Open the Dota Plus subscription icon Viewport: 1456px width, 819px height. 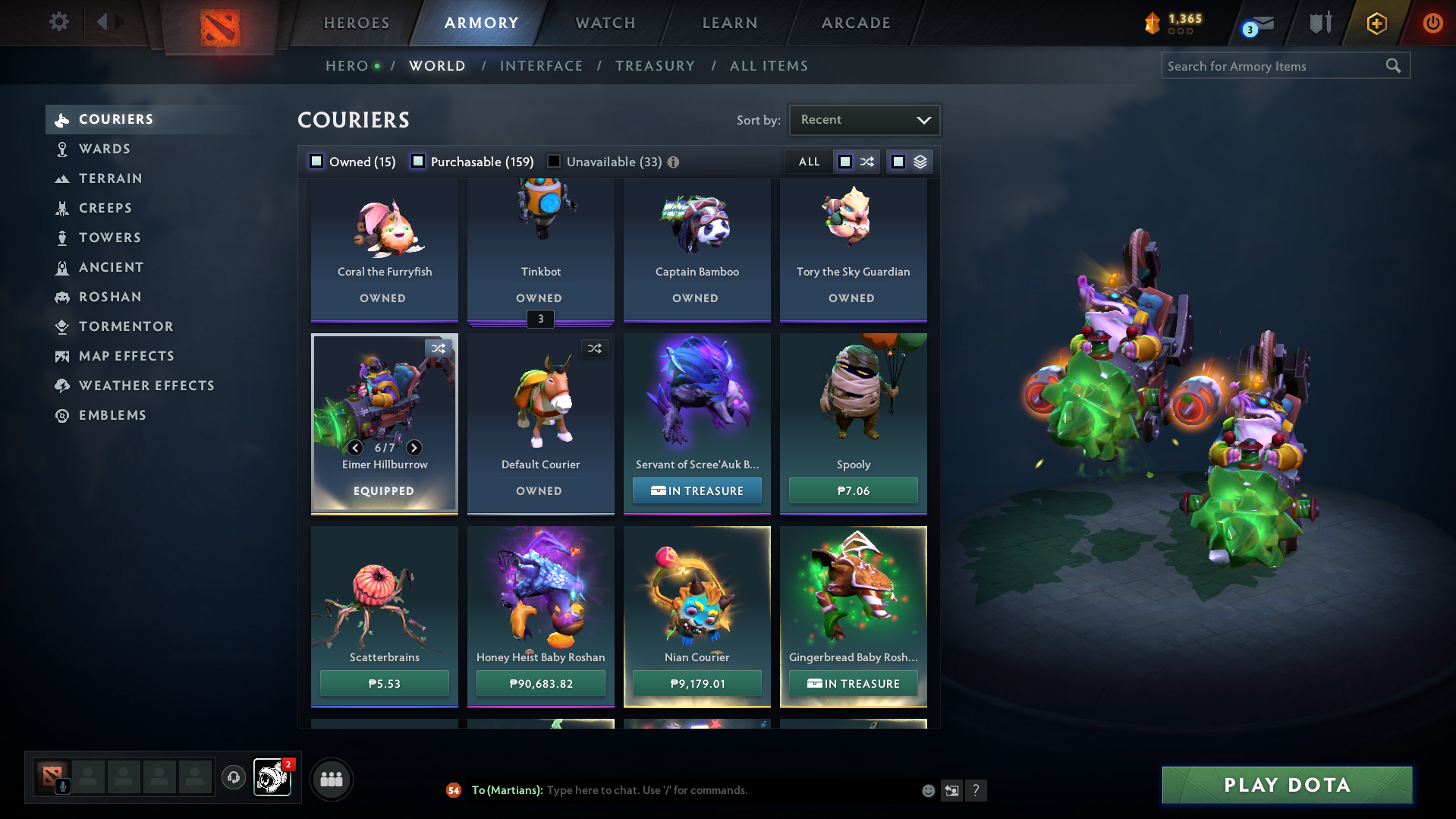[x=1375, y=23]
